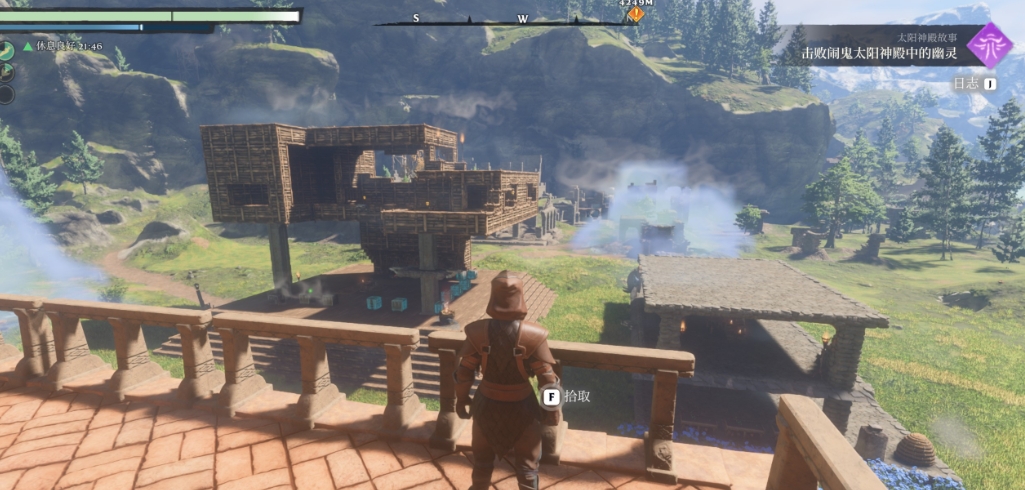Click the compass bar heading strip
Image resolution: width=1025 pixels, height=490 pixels.
point(510,20)
